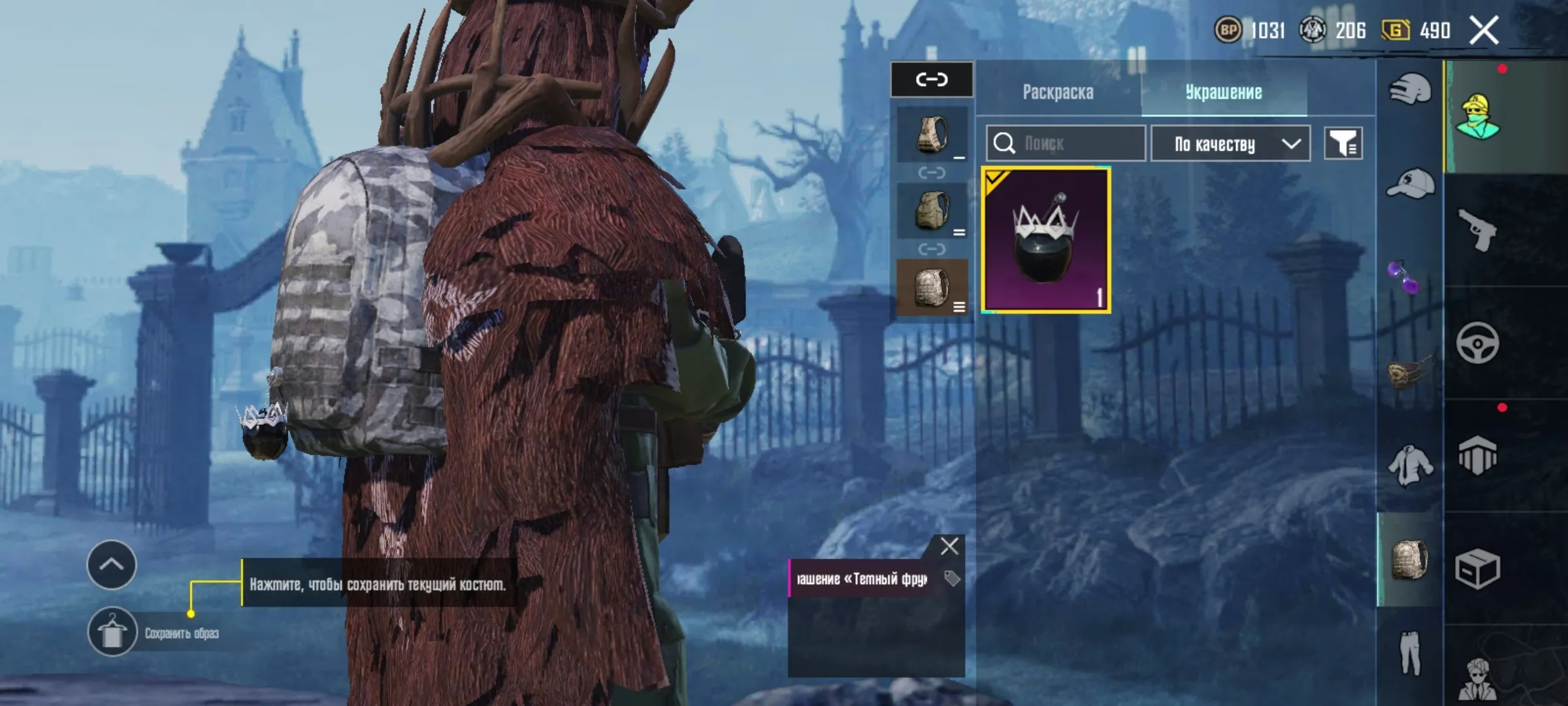This screenshot has width=1568, height=706.
Task: Close the inventory screen with the top X
Action: (1484, 31)
